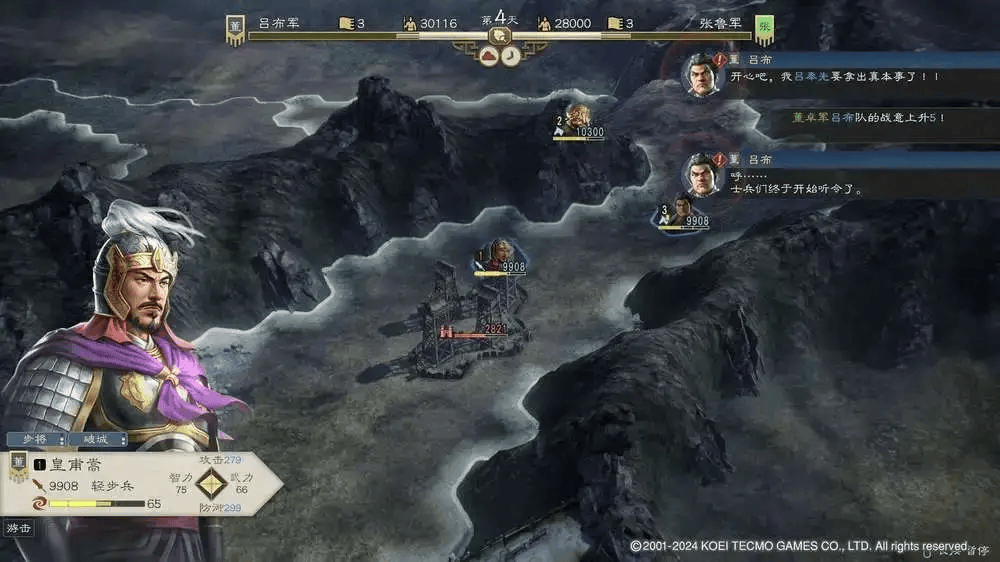Select the 步将 trait tag
The height and width of the screenshot is (562, 1000).
pyautogui.click(x=36, y=439)
